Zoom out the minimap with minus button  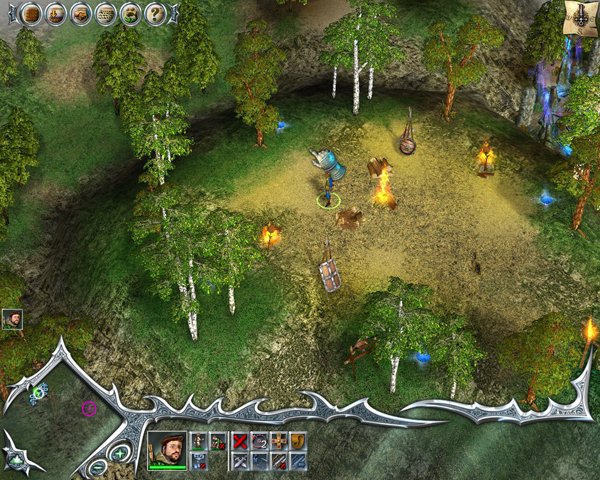pos(98,466)
